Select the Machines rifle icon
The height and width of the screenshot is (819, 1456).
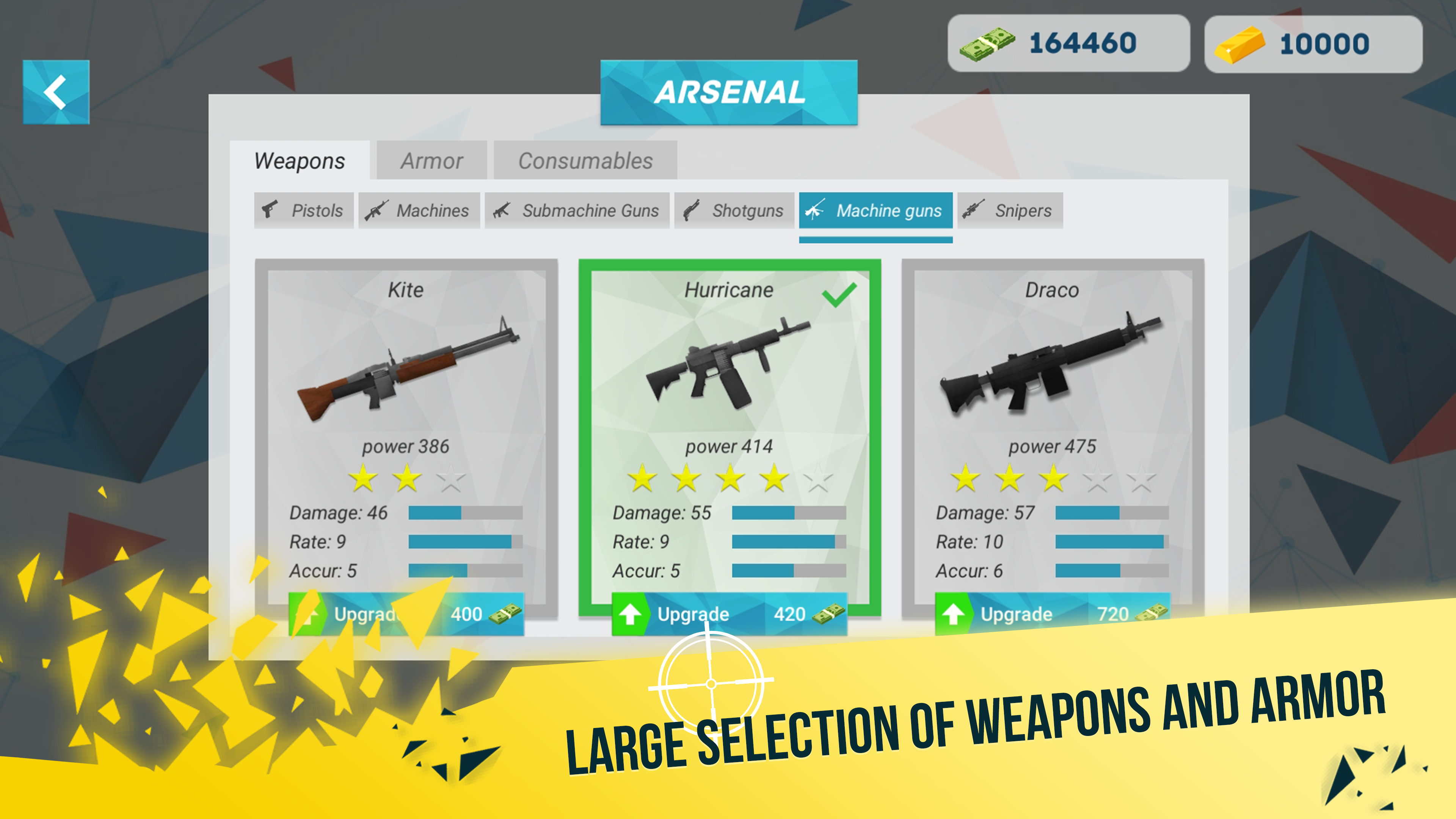click(x=377, y=210)
